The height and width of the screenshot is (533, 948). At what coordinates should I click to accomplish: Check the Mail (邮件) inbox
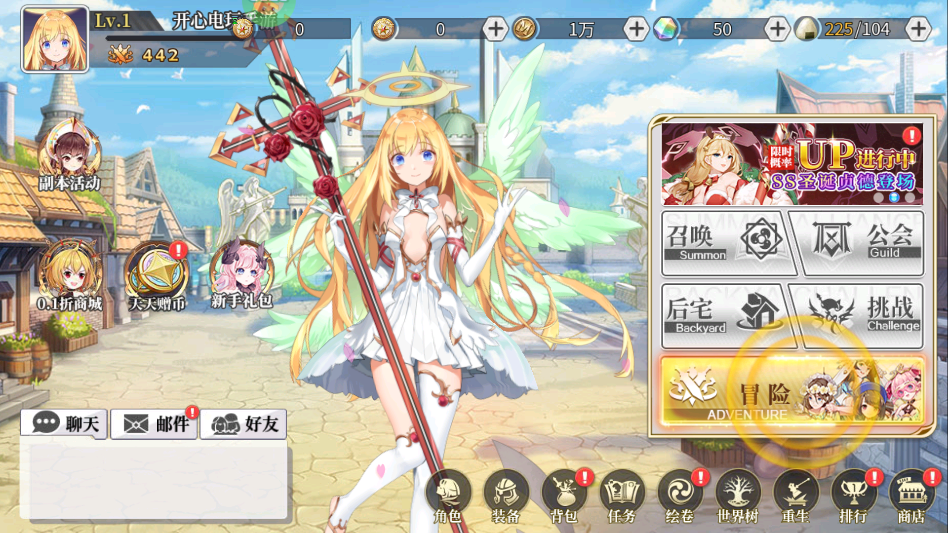155,424
